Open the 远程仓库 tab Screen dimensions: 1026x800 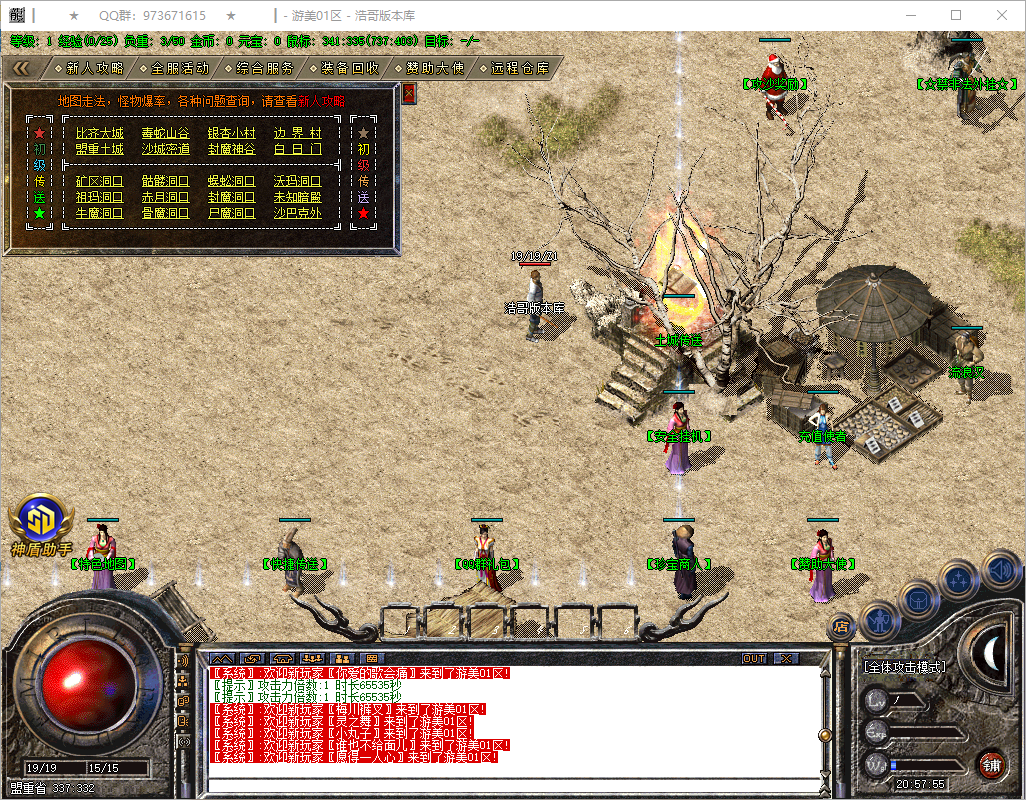pos(520,68)
